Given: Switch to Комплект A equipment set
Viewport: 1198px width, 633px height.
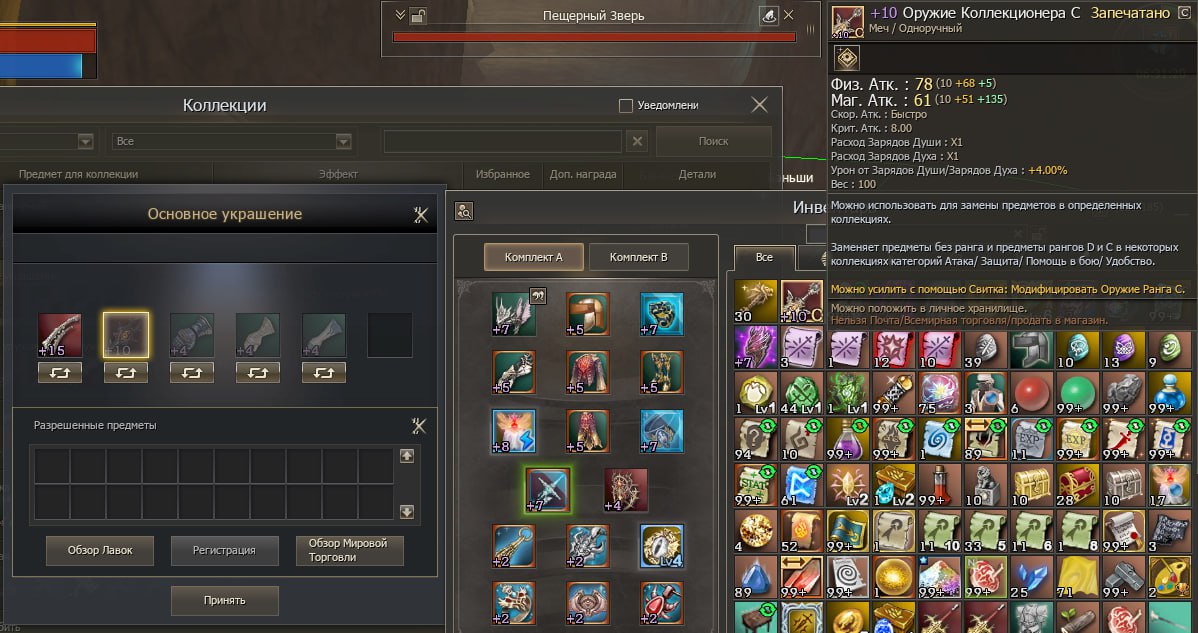Looking at the screenshot, I should click(533, 257).
